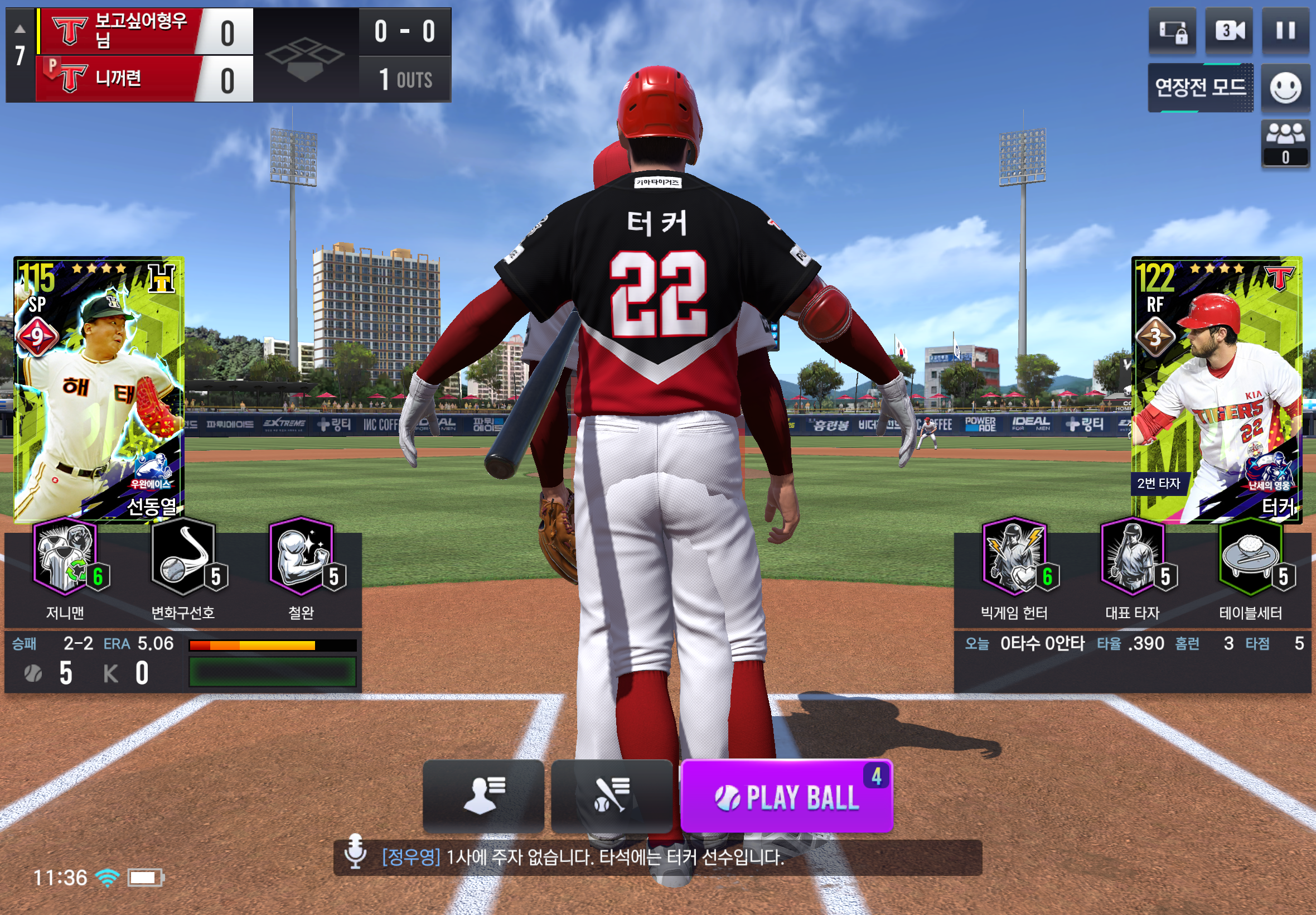Inspect the 변화구선호 skill icon

[183, 556]
